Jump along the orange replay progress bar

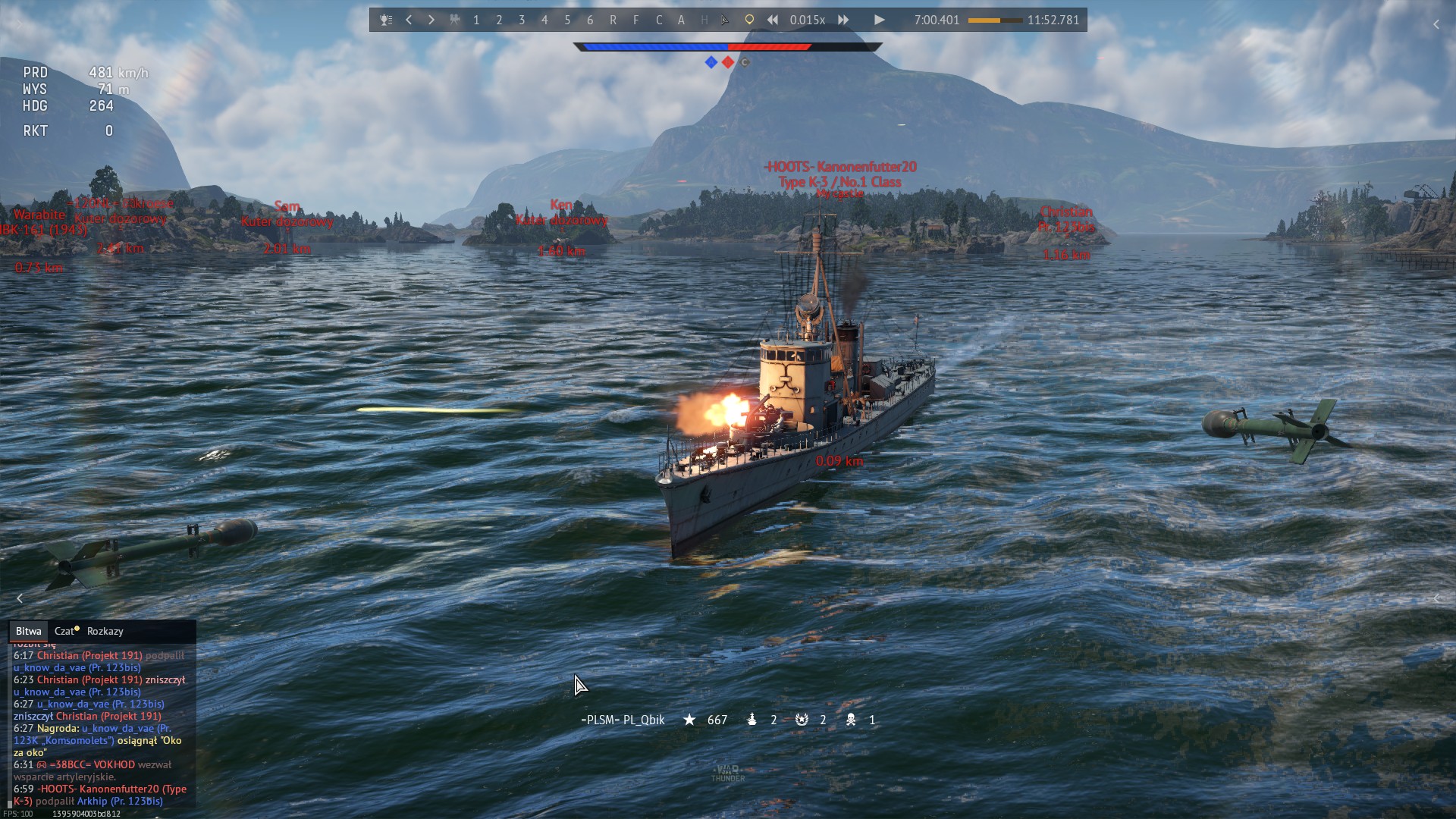995,20
